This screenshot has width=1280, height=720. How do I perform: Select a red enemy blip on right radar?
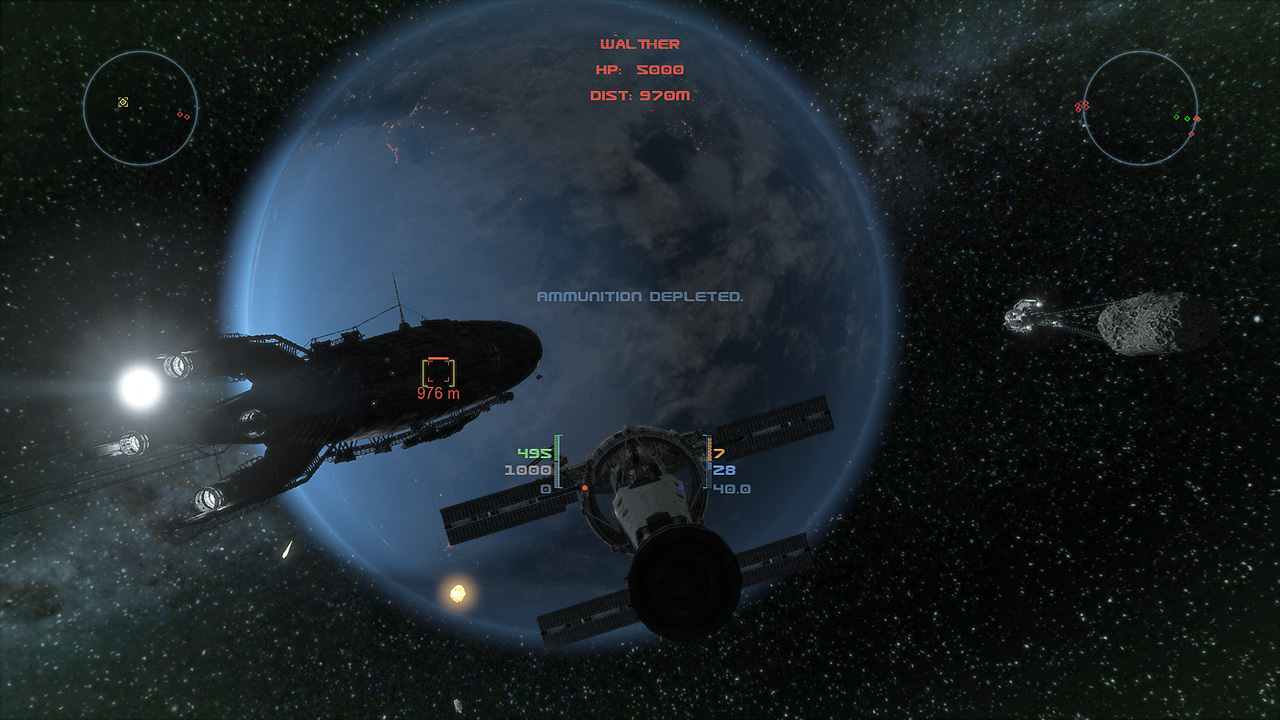point(1083,105)
